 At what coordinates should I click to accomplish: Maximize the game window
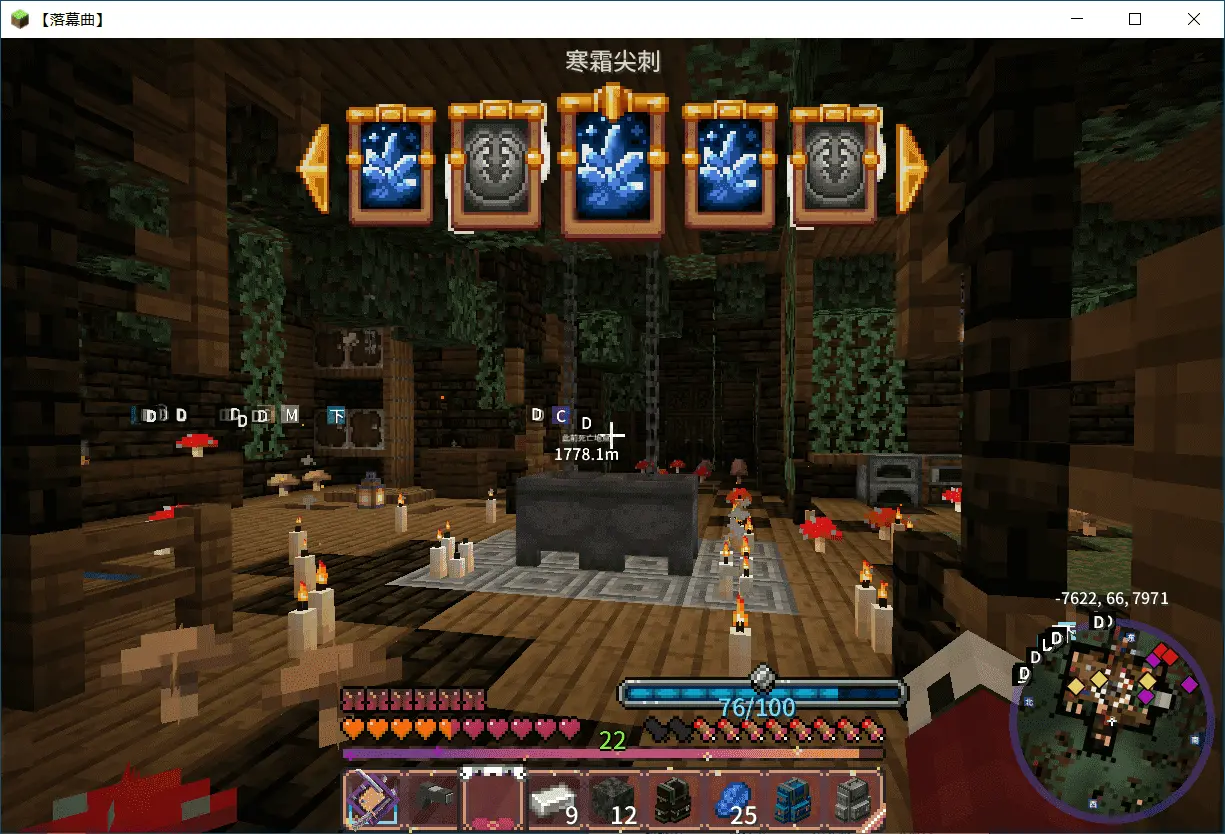pyautogui.click(x=1135, y=19)
